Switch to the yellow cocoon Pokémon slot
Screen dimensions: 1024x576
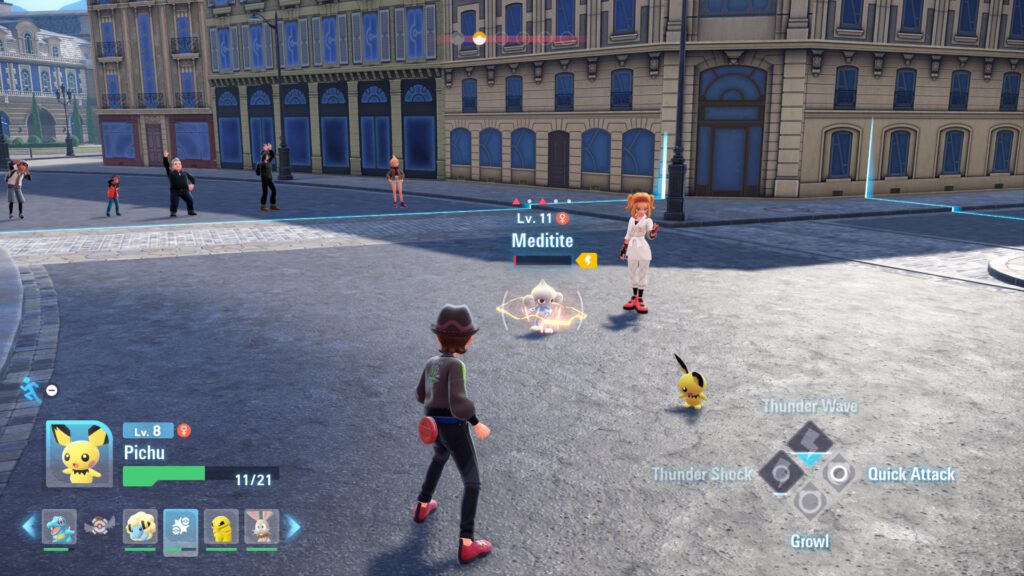click(x=221, y=526)
